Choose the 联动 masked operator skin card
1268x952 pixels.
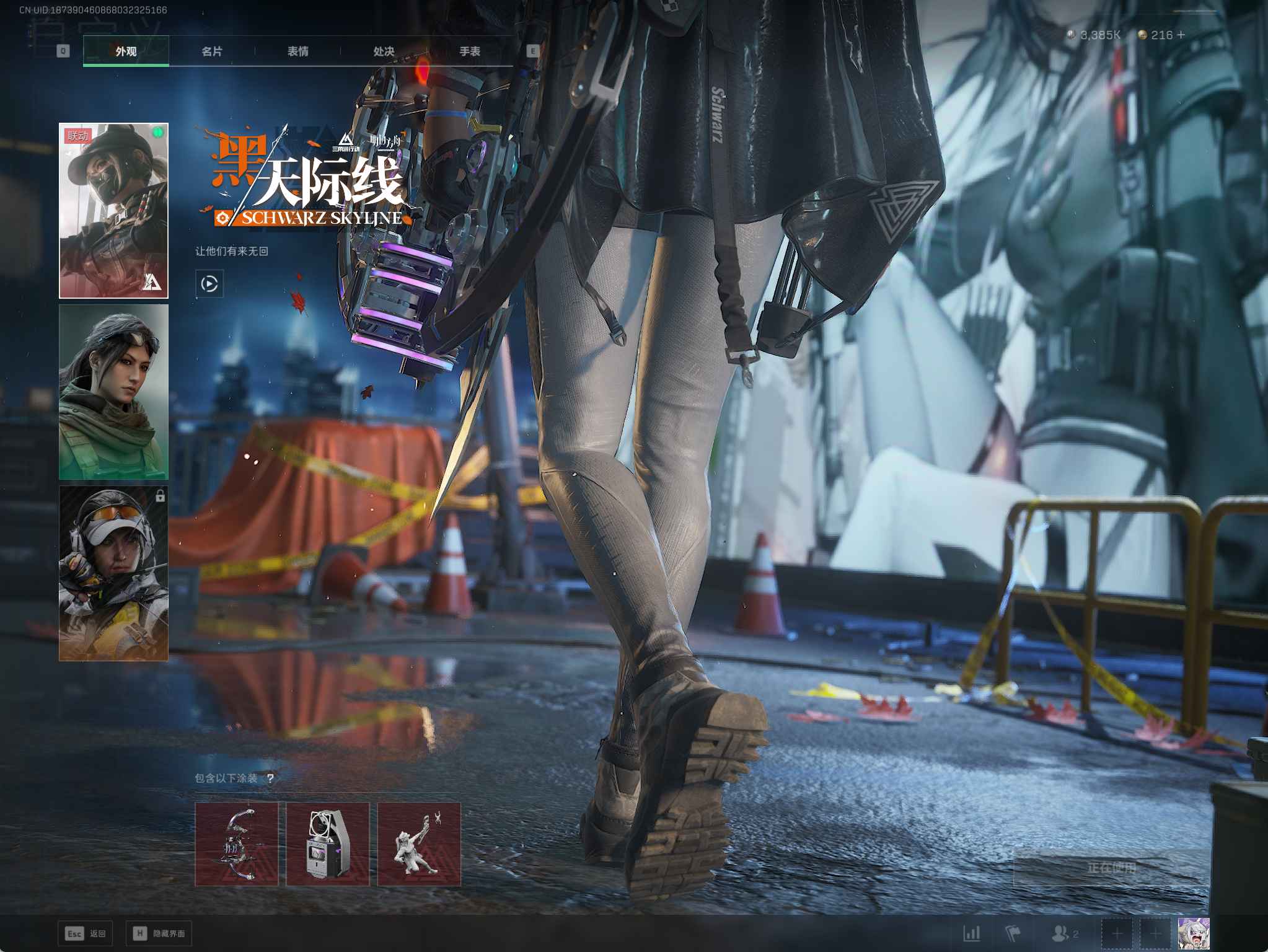coord(113,211)
